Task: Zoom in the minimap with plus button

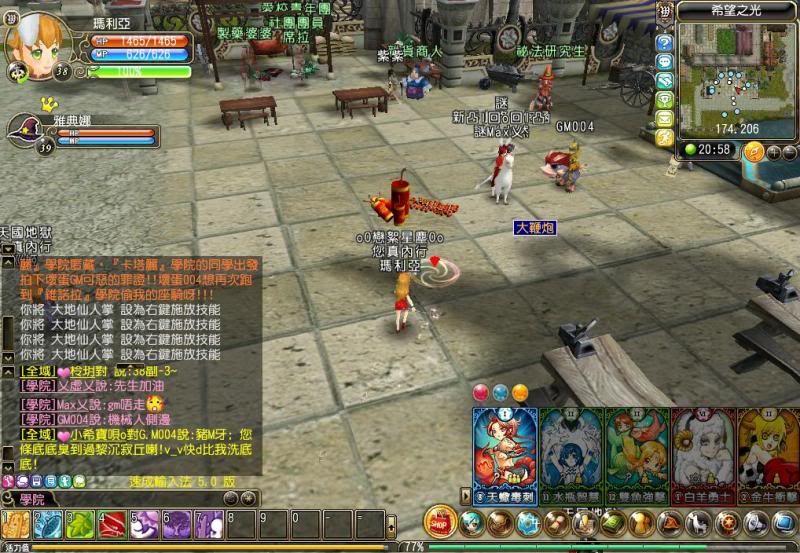Action: pos(773,152)
